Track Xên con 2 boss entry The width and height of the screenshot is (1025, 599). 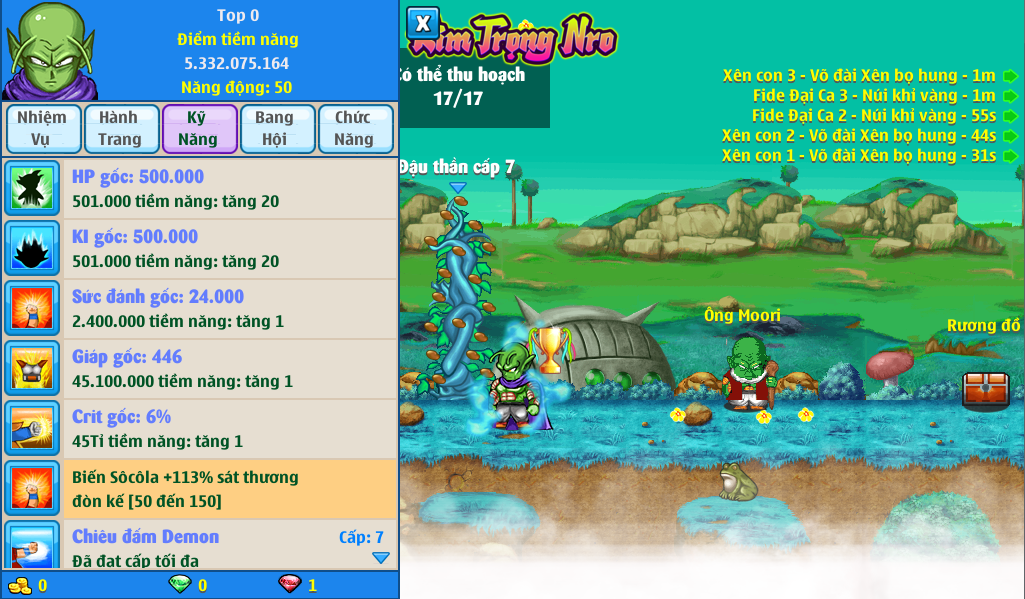click(1011, 136)
